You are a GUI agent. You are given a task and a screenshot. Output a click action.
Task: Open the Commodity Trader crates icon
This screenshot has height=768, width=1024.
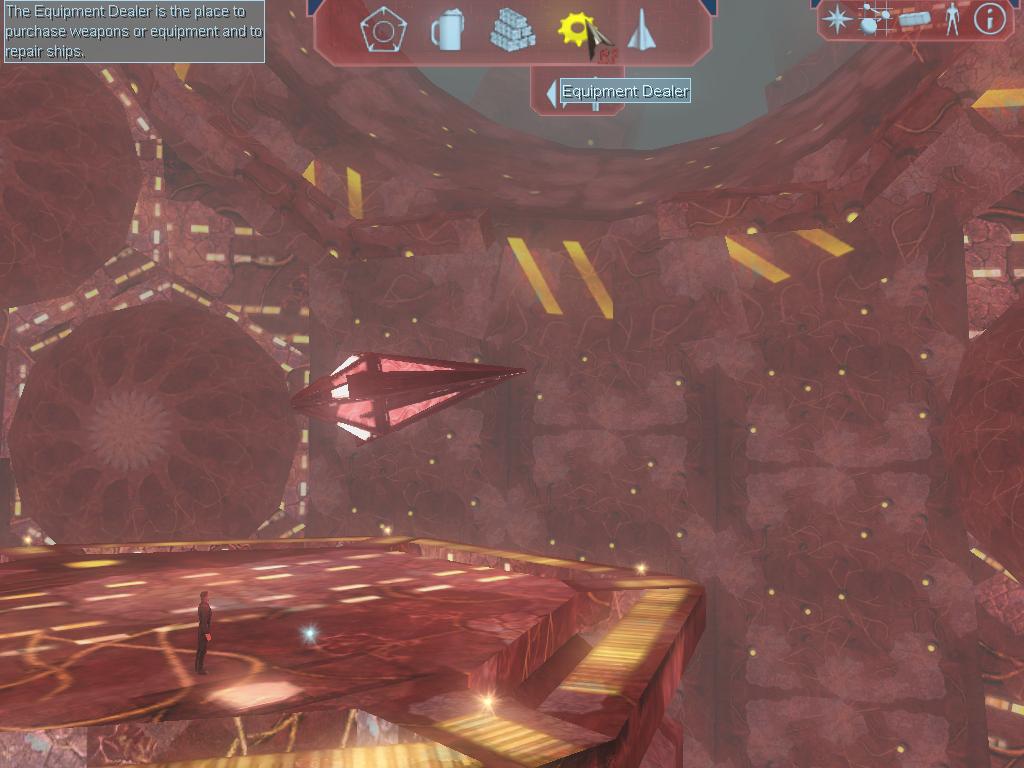point(512,30)
